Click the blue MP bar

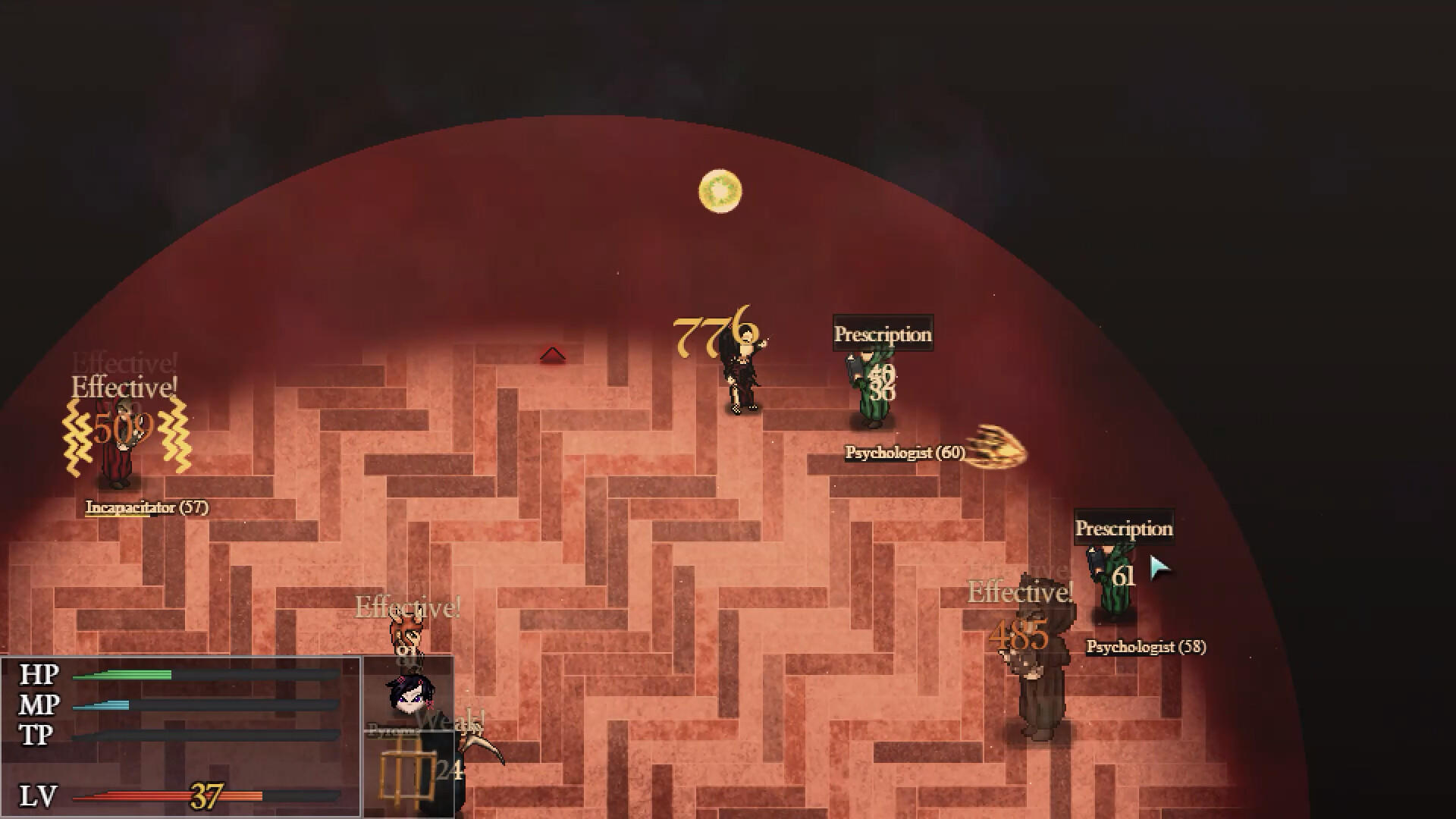coord(102,704)
